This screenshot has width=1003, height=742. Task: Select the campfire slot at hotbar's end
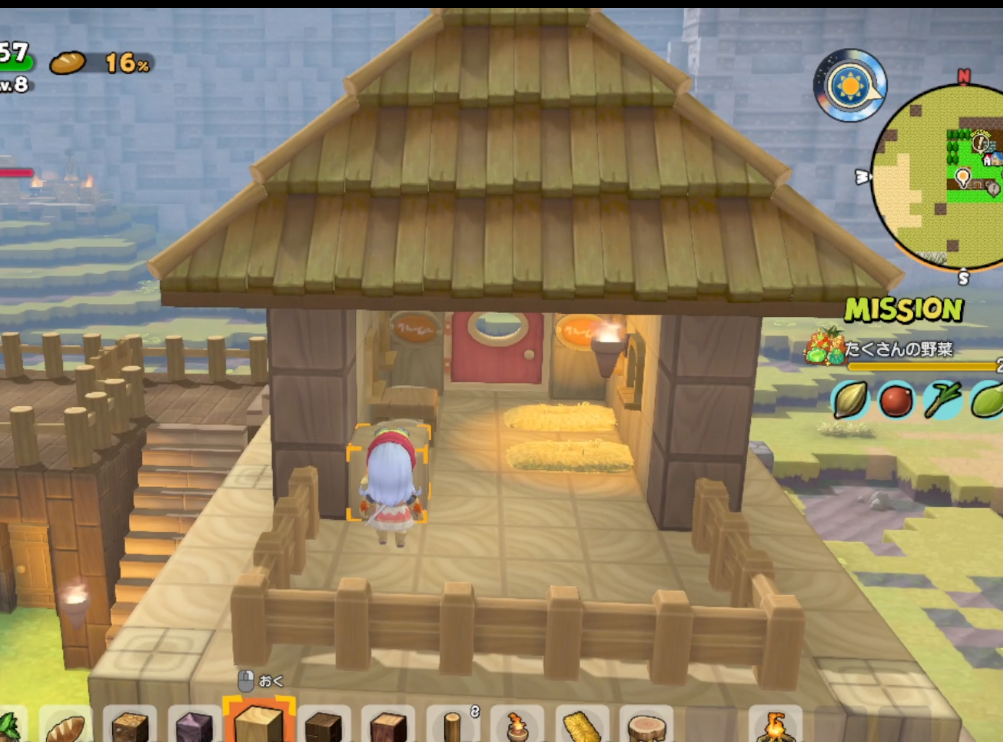click(775, 727)
